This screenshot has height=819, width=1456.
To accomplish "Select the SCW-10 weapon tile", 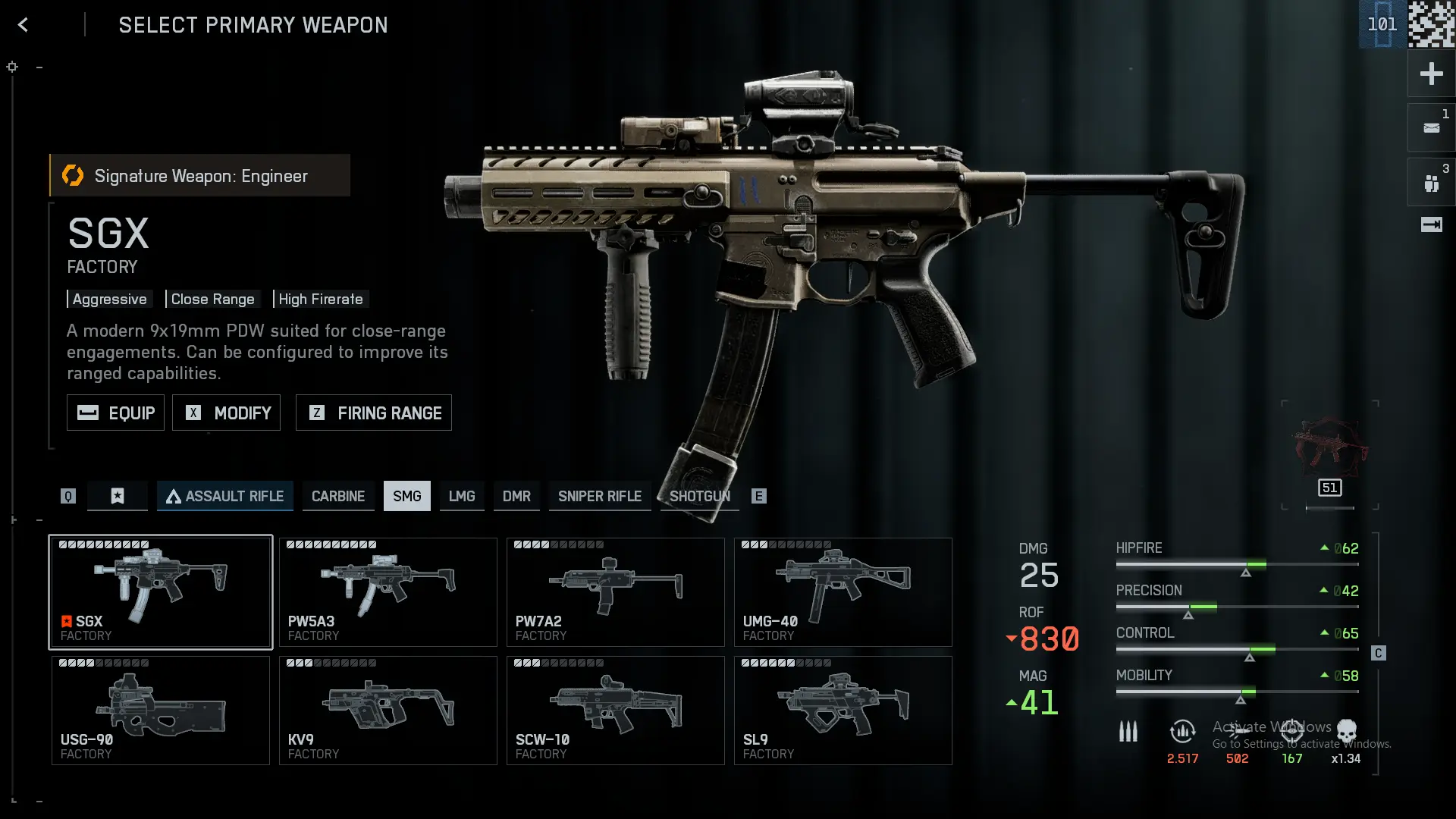I will 615,711.
